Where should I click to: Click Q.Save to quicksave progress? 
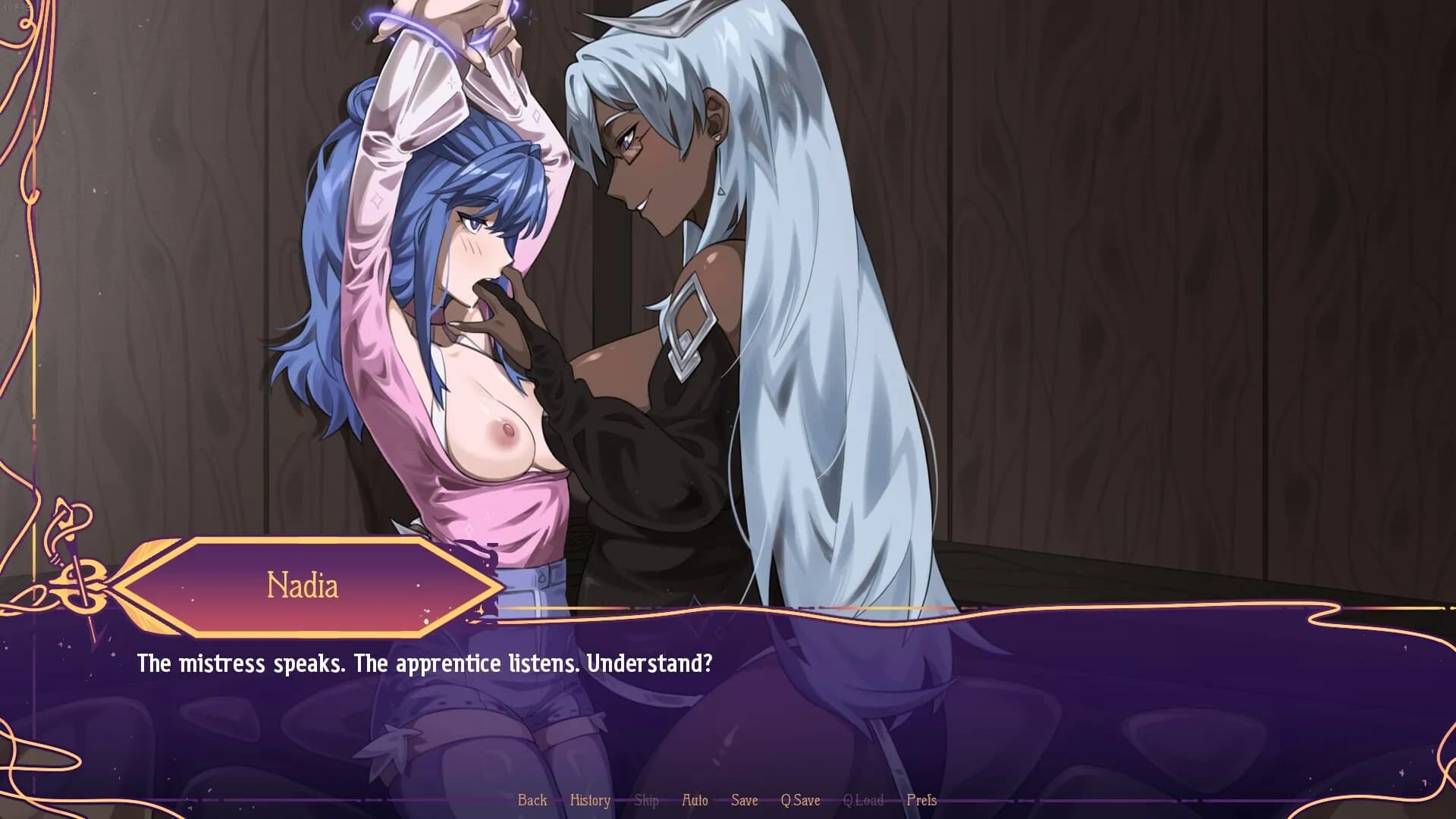tap(802, 800)
